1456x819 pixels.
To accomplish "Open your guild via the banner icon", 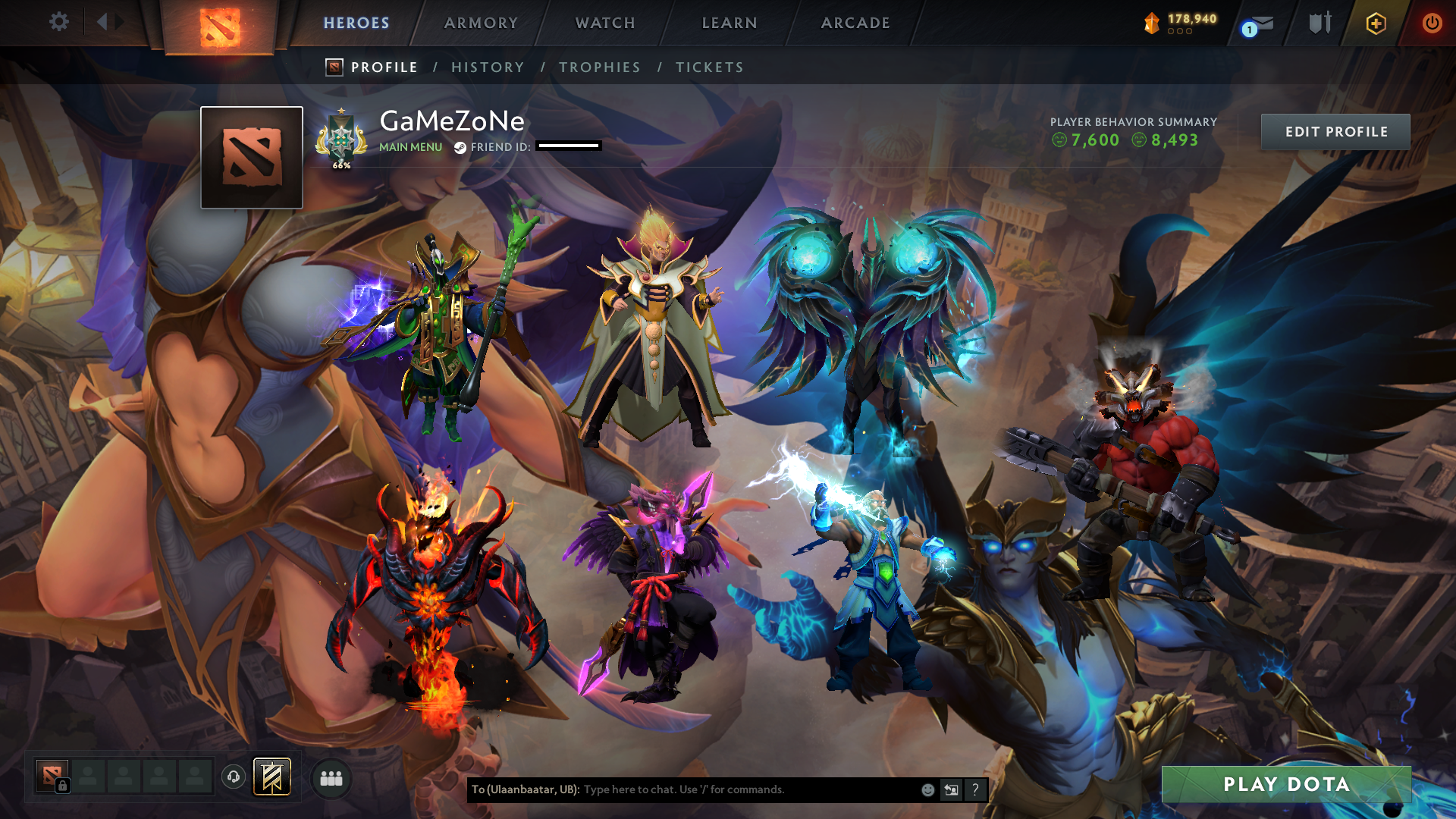I will click(273, 777).
